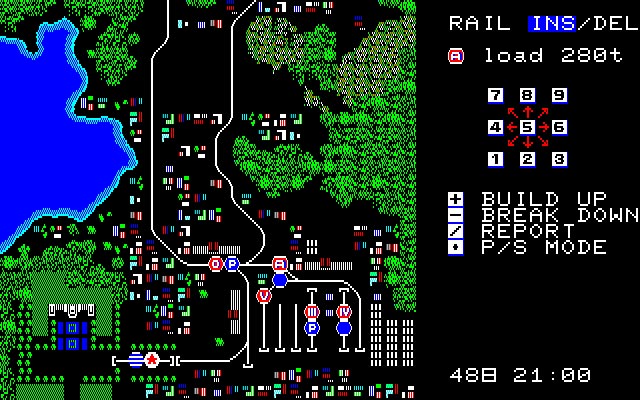Choose direction tile 7 (up-left)

tap(495, 95)
